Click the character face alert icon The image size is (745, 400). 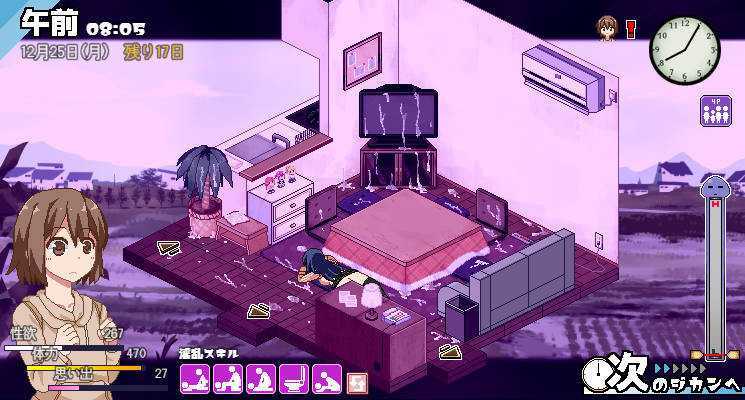(606, 27)
